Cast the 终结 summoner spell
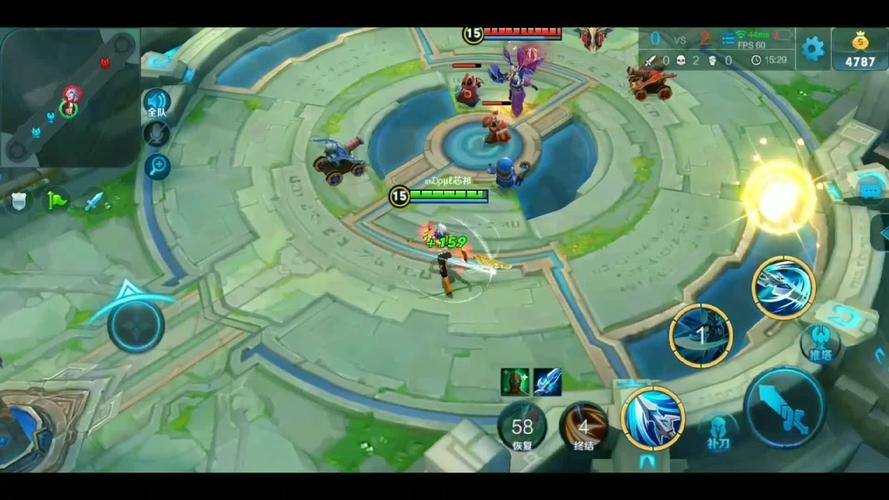Image resolution: width=889 pixels, height=500 pixels. (x=583, y=426)
